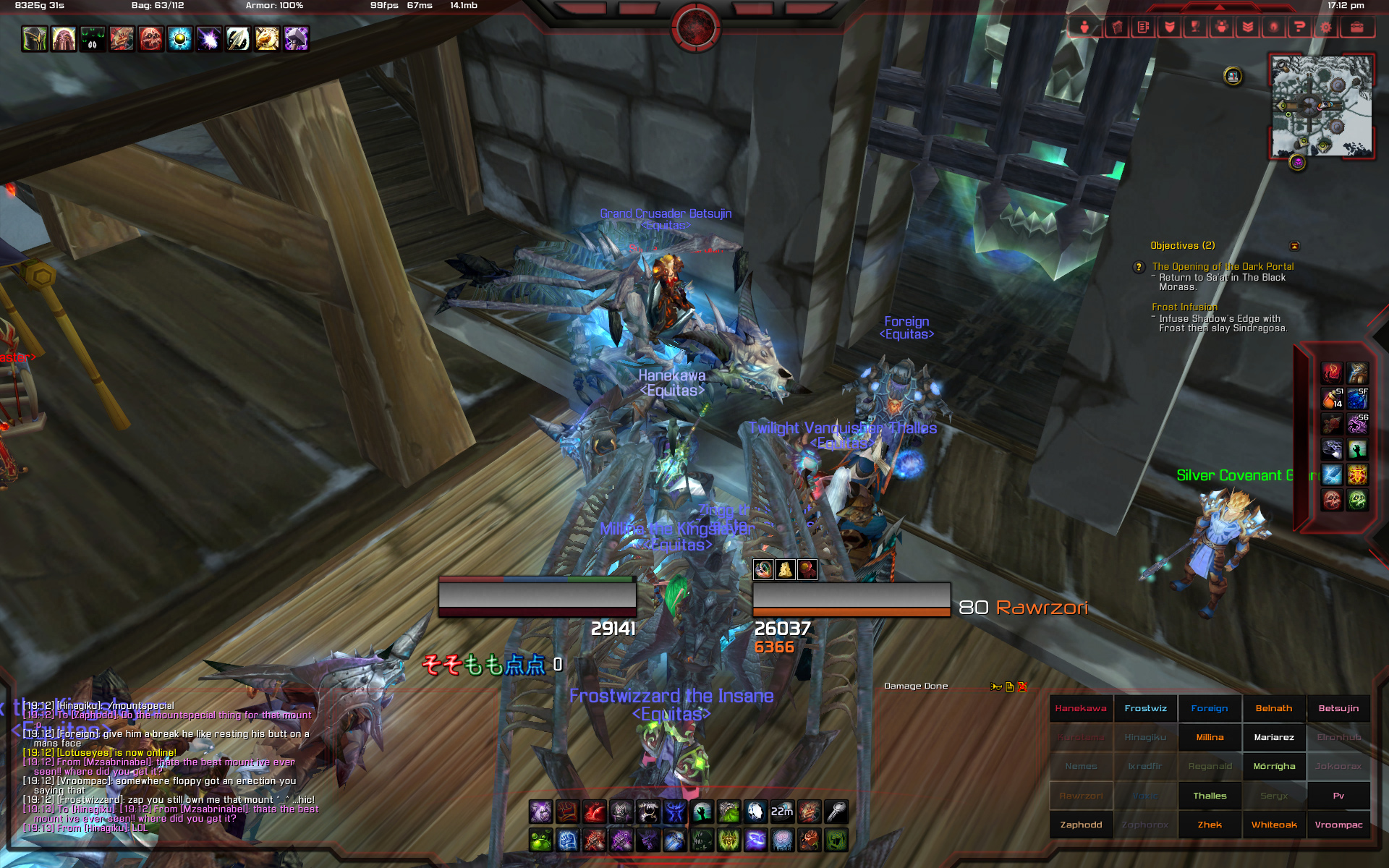Use the silver key action button

(x=836, y=812)
